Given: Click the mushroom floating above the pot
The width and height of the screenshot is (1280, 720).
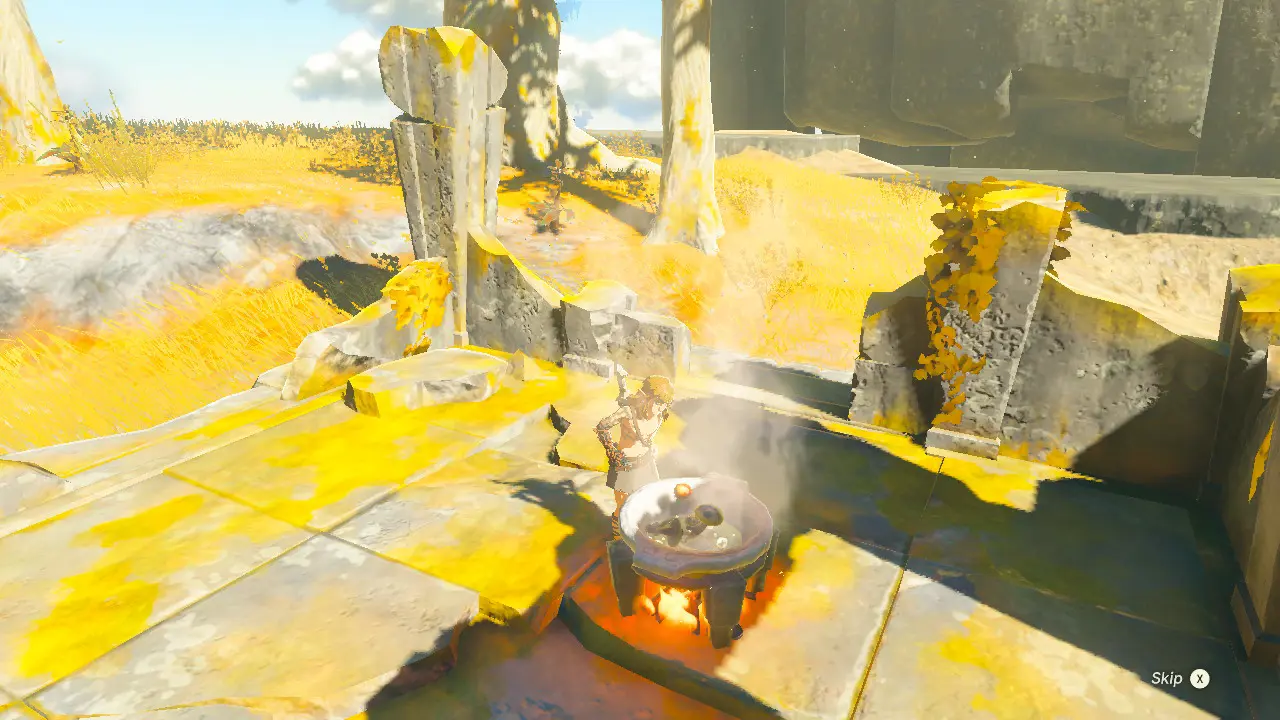Looking at the screenshot, I should coord(682,490).
